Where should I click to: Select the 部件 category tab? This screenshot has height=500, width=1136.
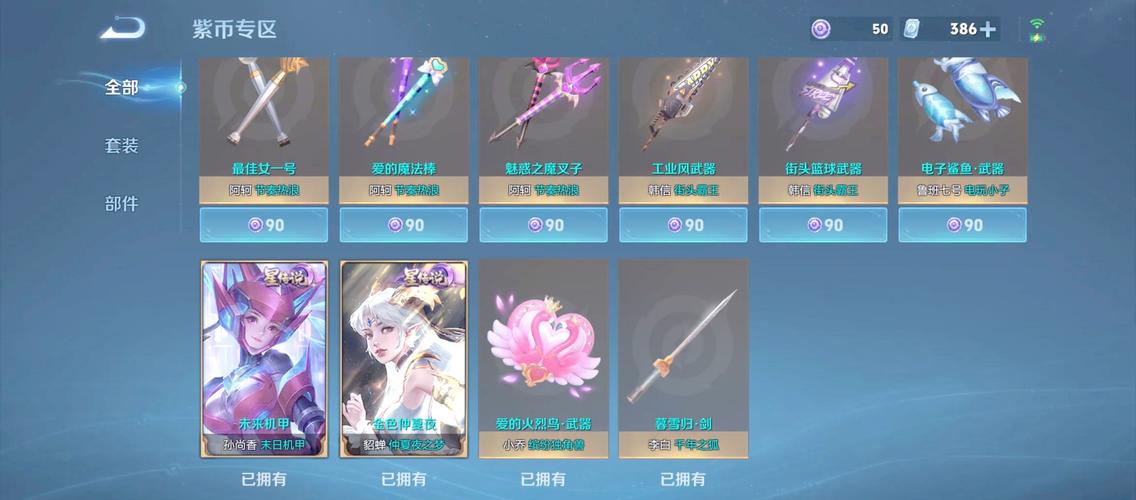point(122,204)
